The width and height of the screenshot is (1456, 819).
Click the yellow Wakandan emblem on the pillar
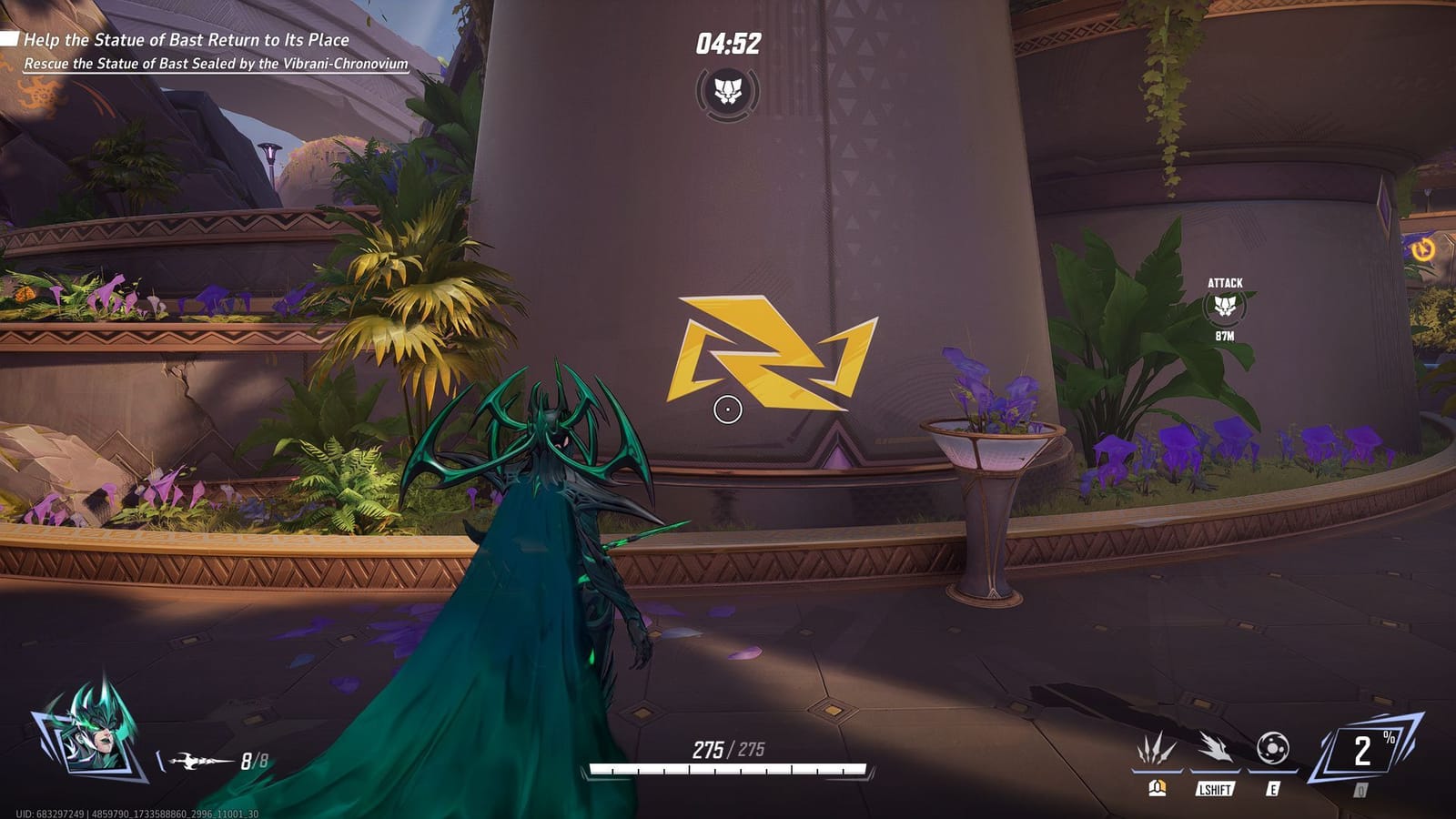(x=769, y=355)
